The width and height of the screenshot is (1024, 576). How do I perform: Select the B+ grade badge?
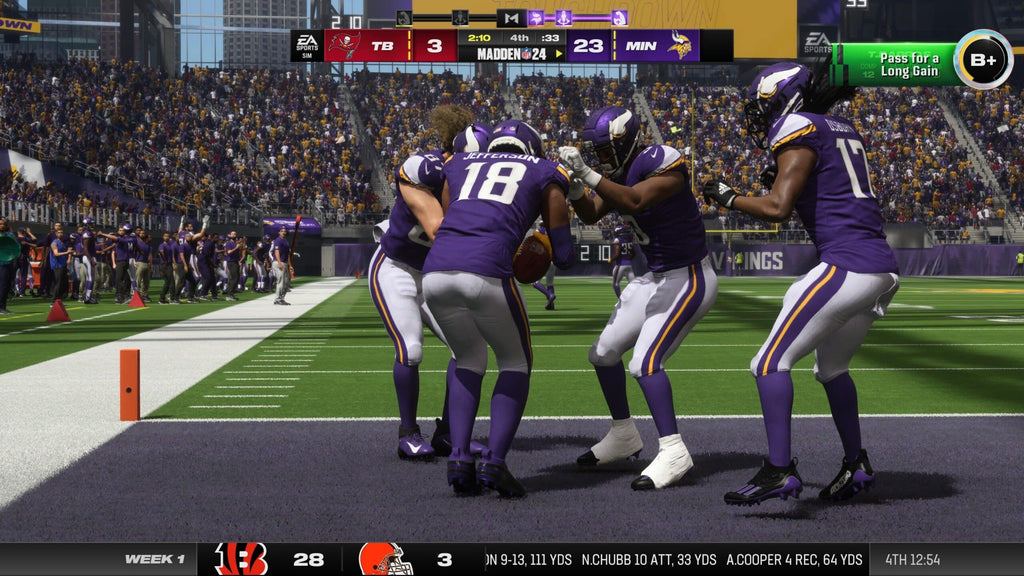click(982, 60)
